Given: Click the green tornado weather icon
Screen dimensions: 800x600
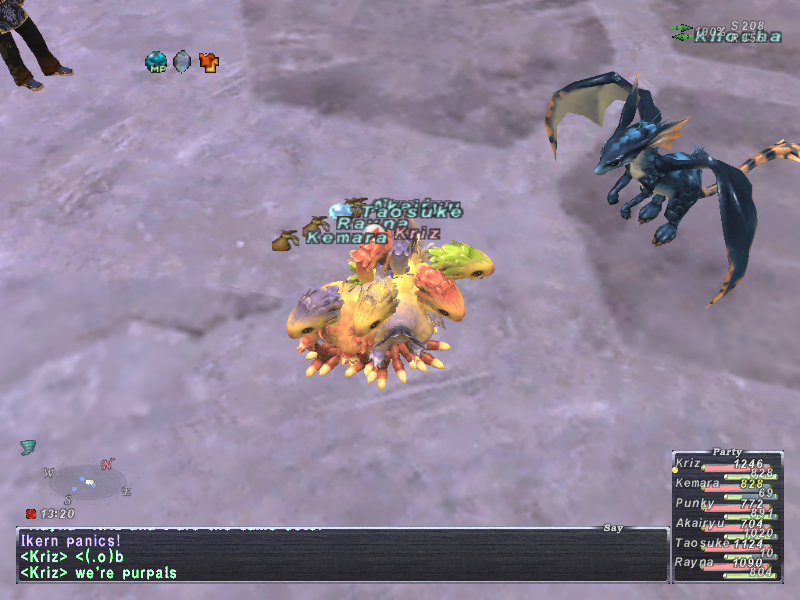Looking at the screenshot, I should point(28,447).
